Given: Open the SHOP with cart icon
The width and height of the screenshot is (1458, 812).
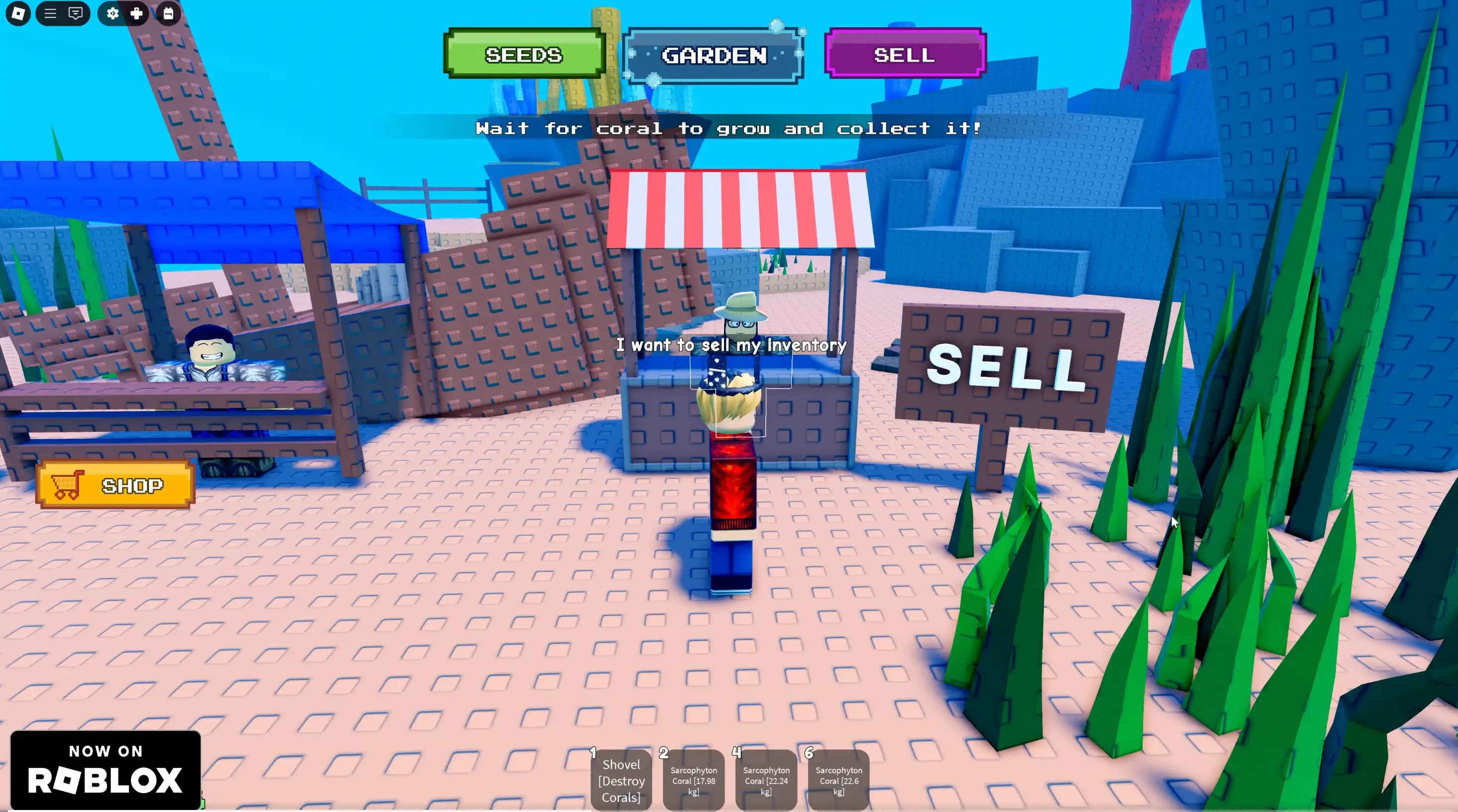Looking at the screenshot, I should click(116, 485).
